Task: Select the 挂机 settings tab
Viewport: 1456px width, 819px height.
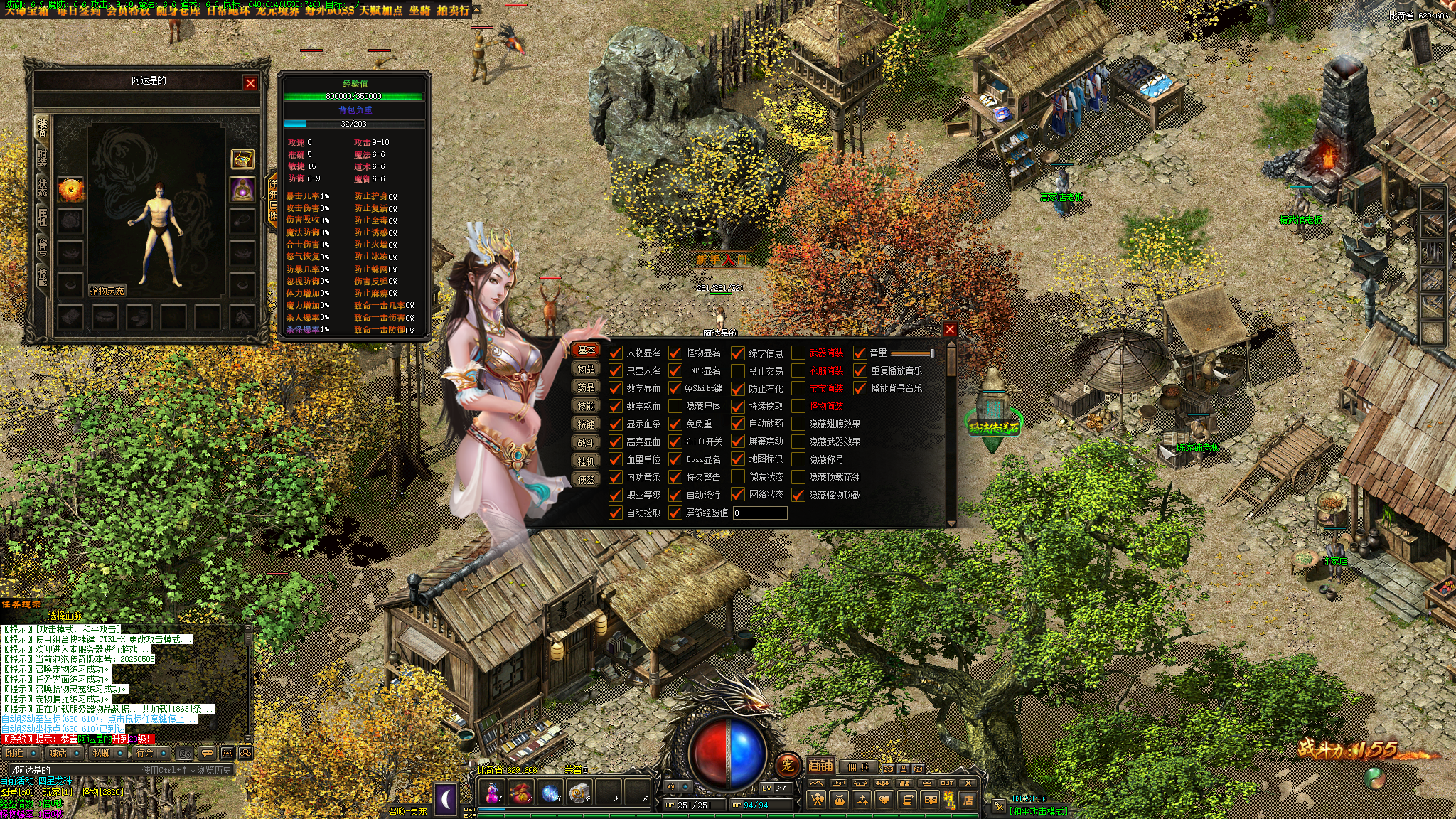Action: 586,461
